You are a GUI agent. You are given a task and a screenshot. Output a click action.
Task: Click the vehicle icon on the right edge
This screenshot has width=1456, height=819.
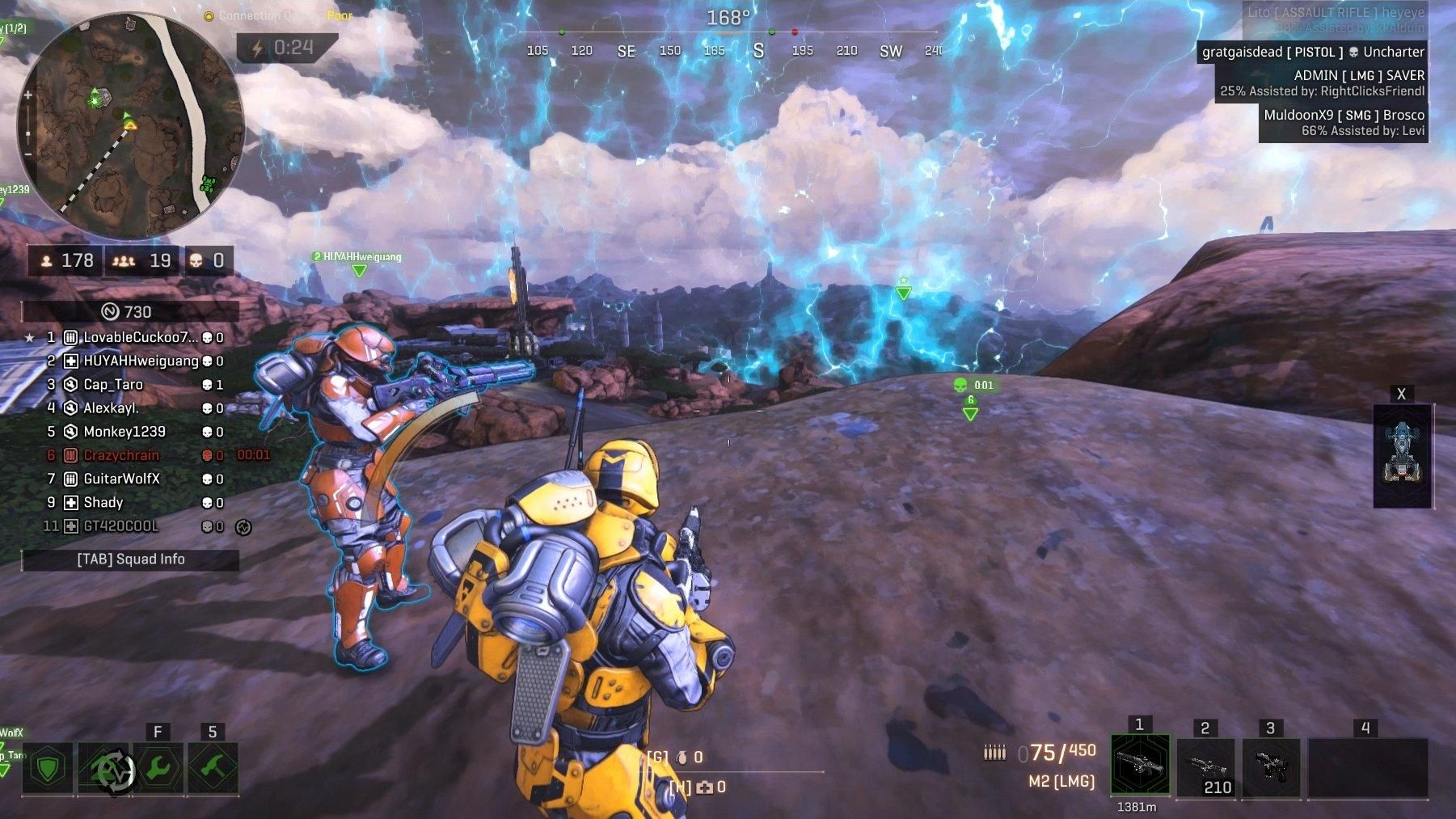(1402, 455)
